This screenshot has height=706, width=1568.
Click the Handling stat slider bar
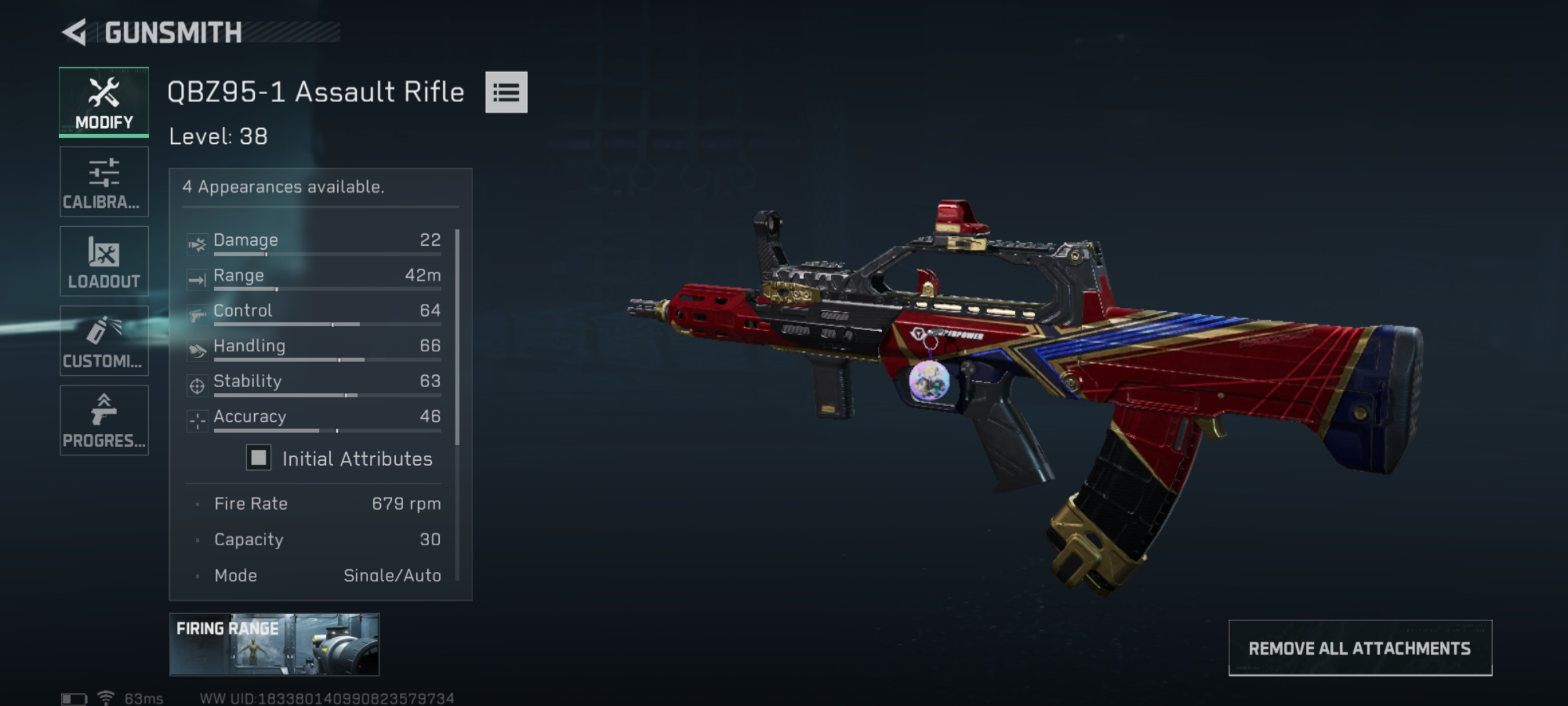(327, 359)
